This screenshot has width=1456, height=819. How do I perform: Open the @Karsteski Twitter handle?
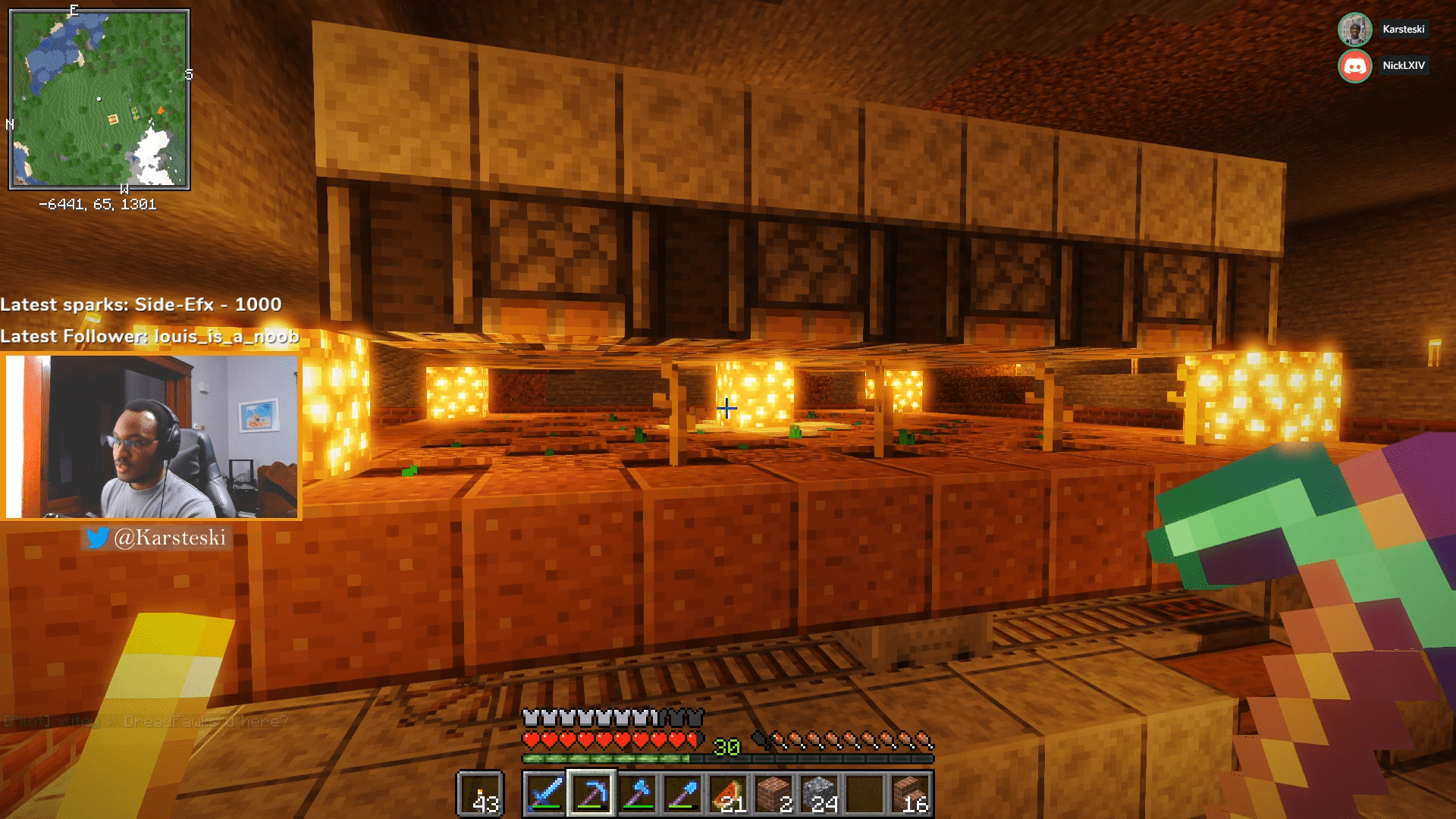pos(171,538)
